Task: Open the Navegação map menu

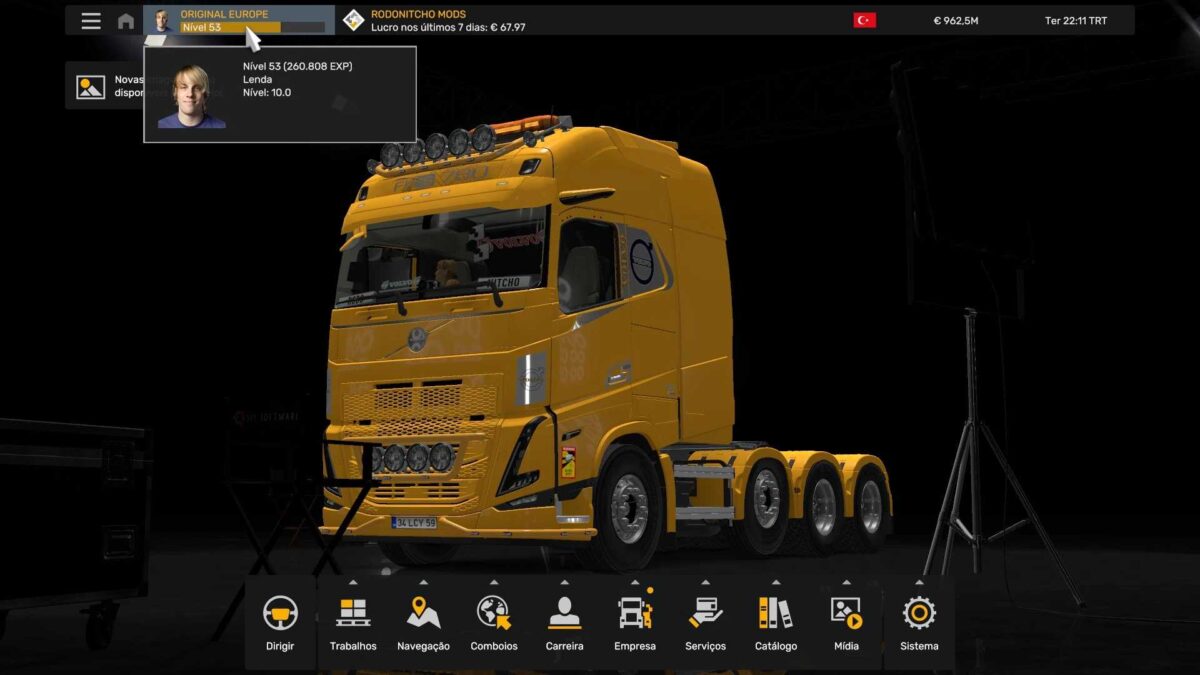Action: coord(423,622)
